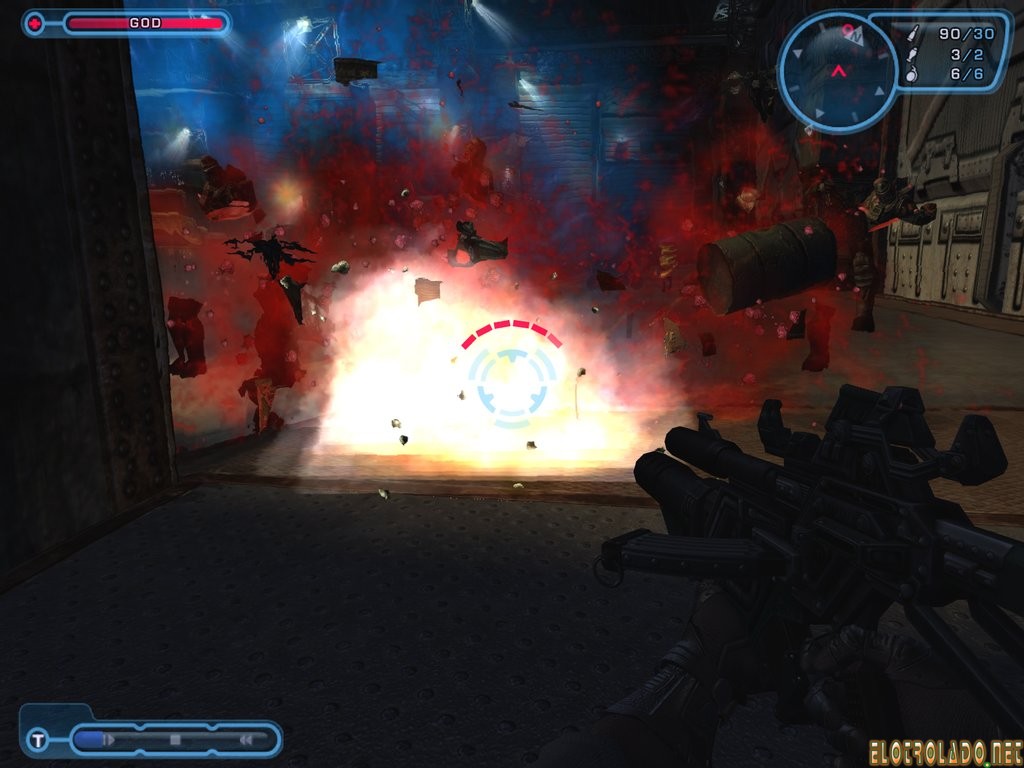1024x768 pixels.
Task: Click the circular radar minimap
Action: pos(838,70)
